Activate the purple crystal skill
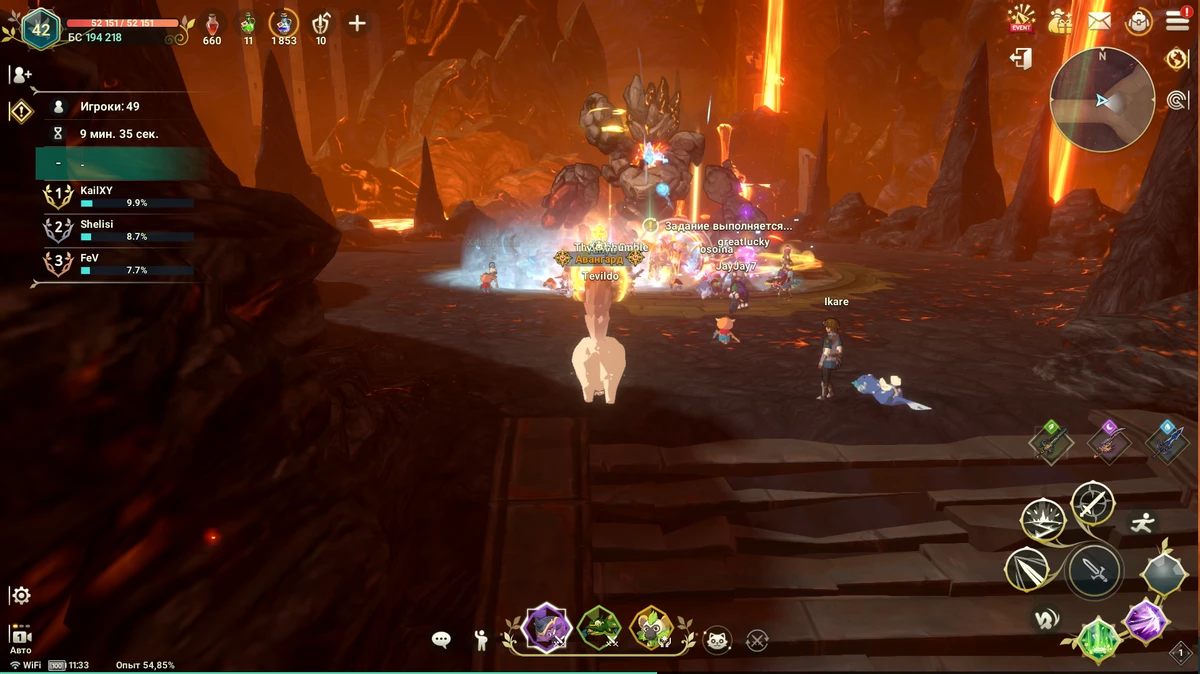The image size is (1200, 674). click(x=1145, y=620)
